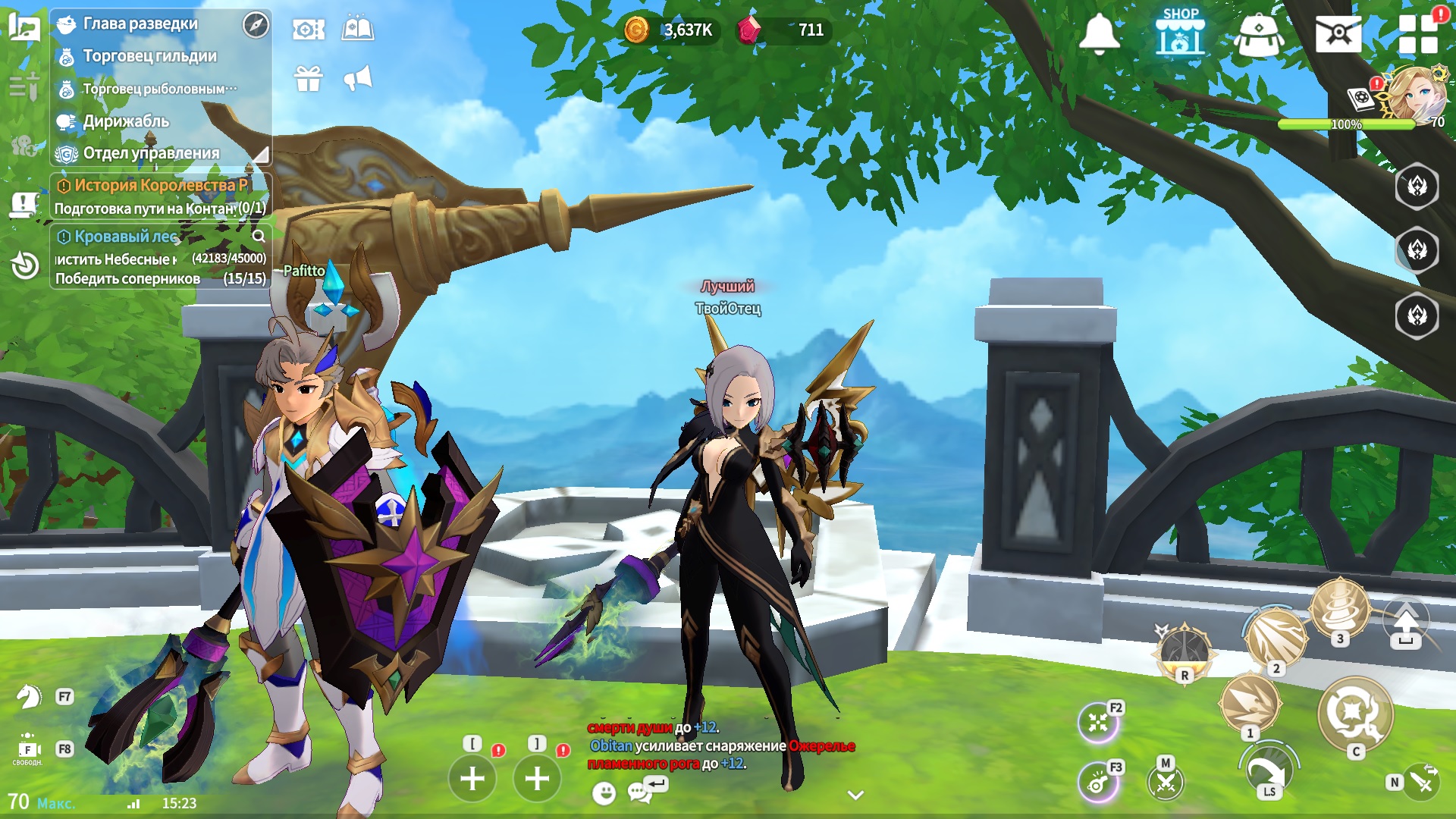Open the camera screenshot icon
This screenshot has width=1456, height=819.
click(x=309, y=30)
